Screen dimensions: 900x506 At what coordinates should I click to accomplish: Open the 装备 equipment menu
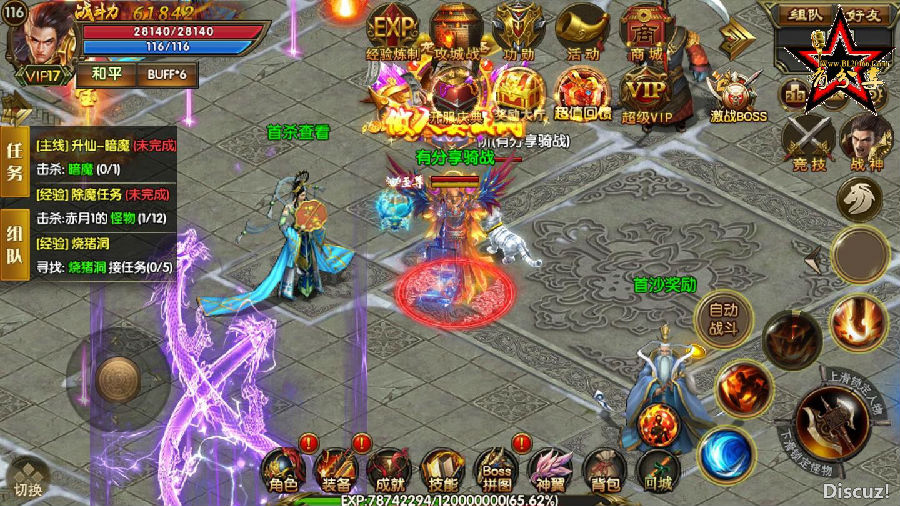[334, 470]
